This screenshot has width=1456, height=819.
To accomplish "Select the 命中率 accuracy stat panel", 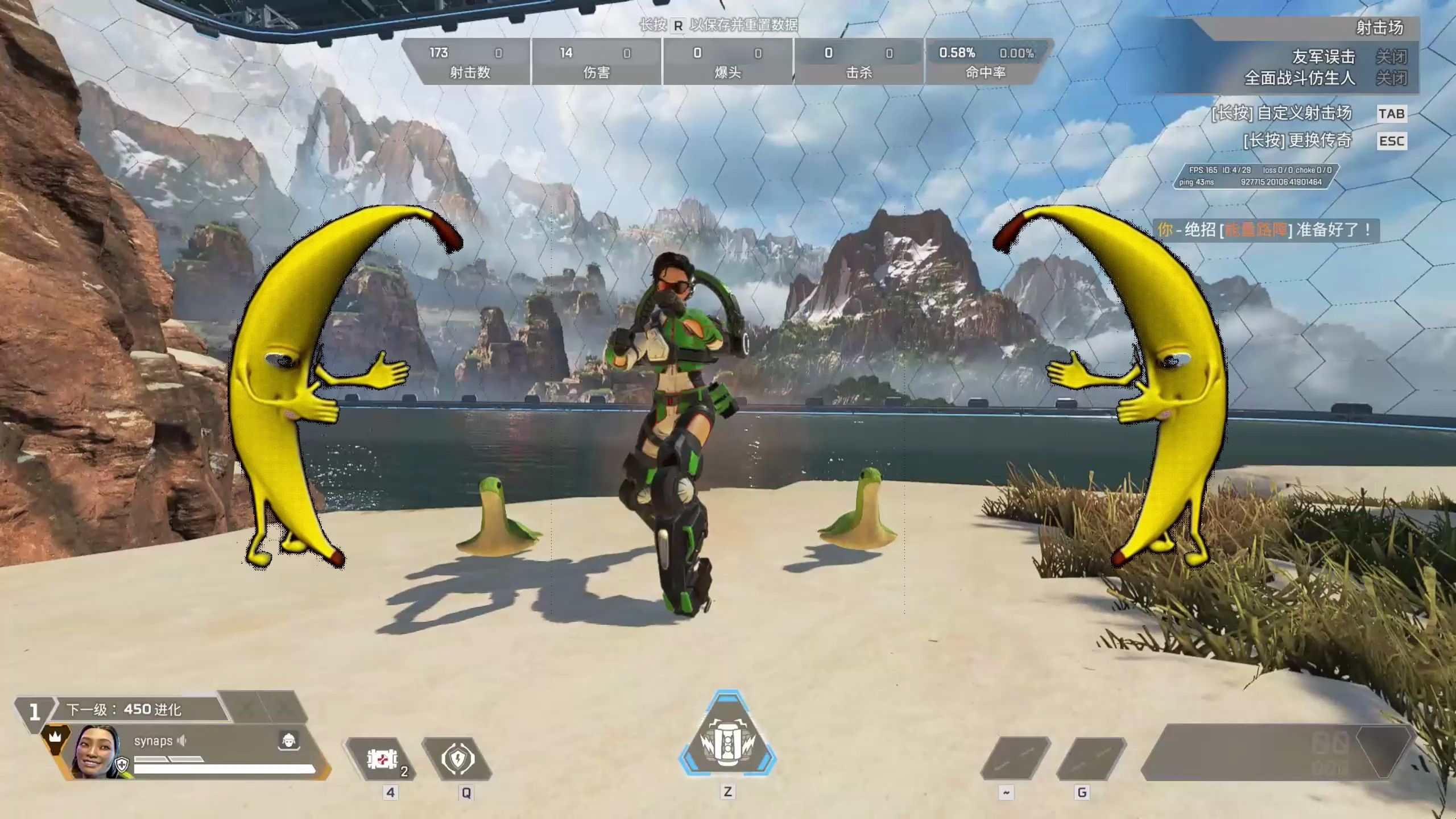I will coord(986,61).
